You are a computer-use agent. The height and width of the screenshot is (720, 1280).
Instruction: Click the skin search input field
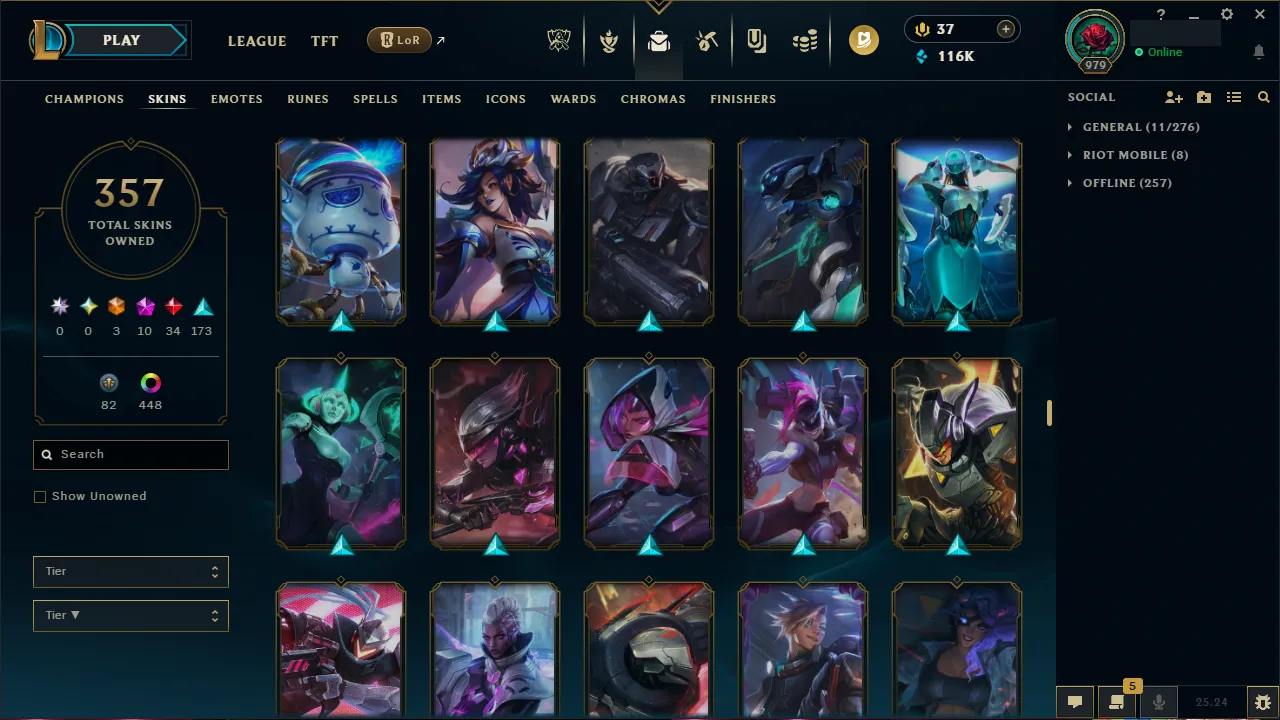(130, 454)
